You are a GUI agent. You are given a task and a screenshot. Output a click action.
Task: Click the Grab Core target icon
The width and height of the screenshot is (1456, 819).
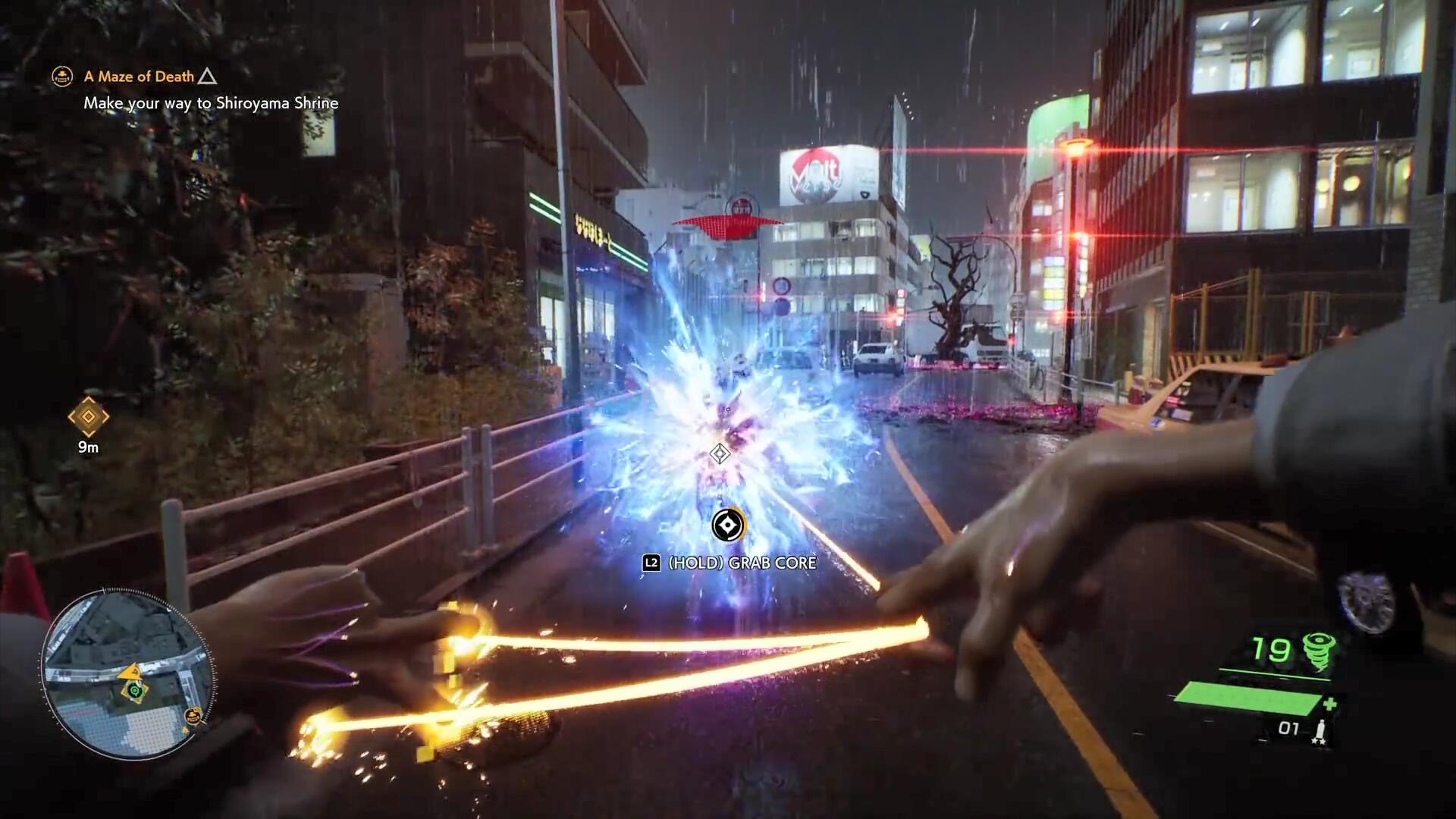click(727, 525)
